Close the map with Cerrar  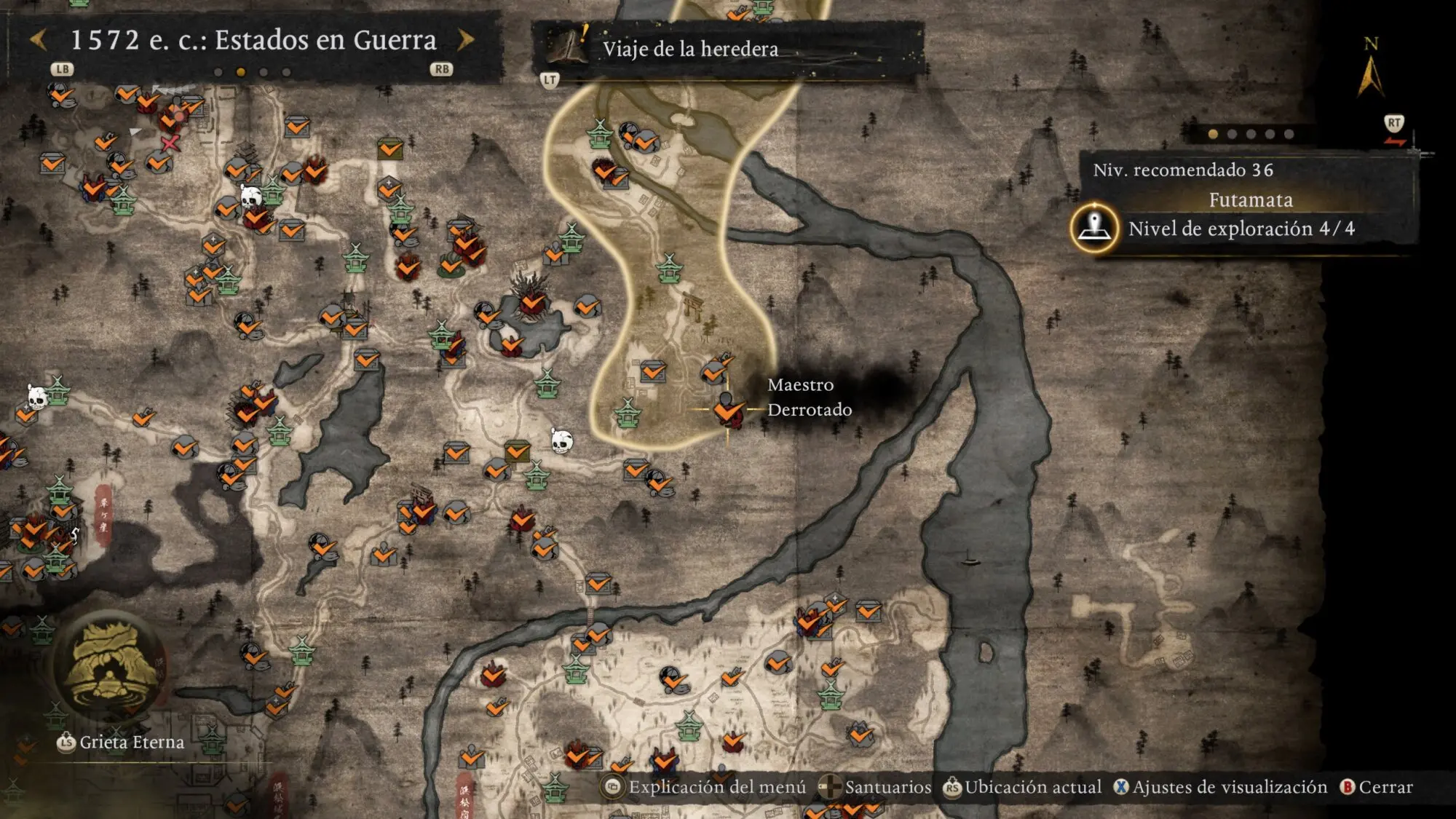1377,787
